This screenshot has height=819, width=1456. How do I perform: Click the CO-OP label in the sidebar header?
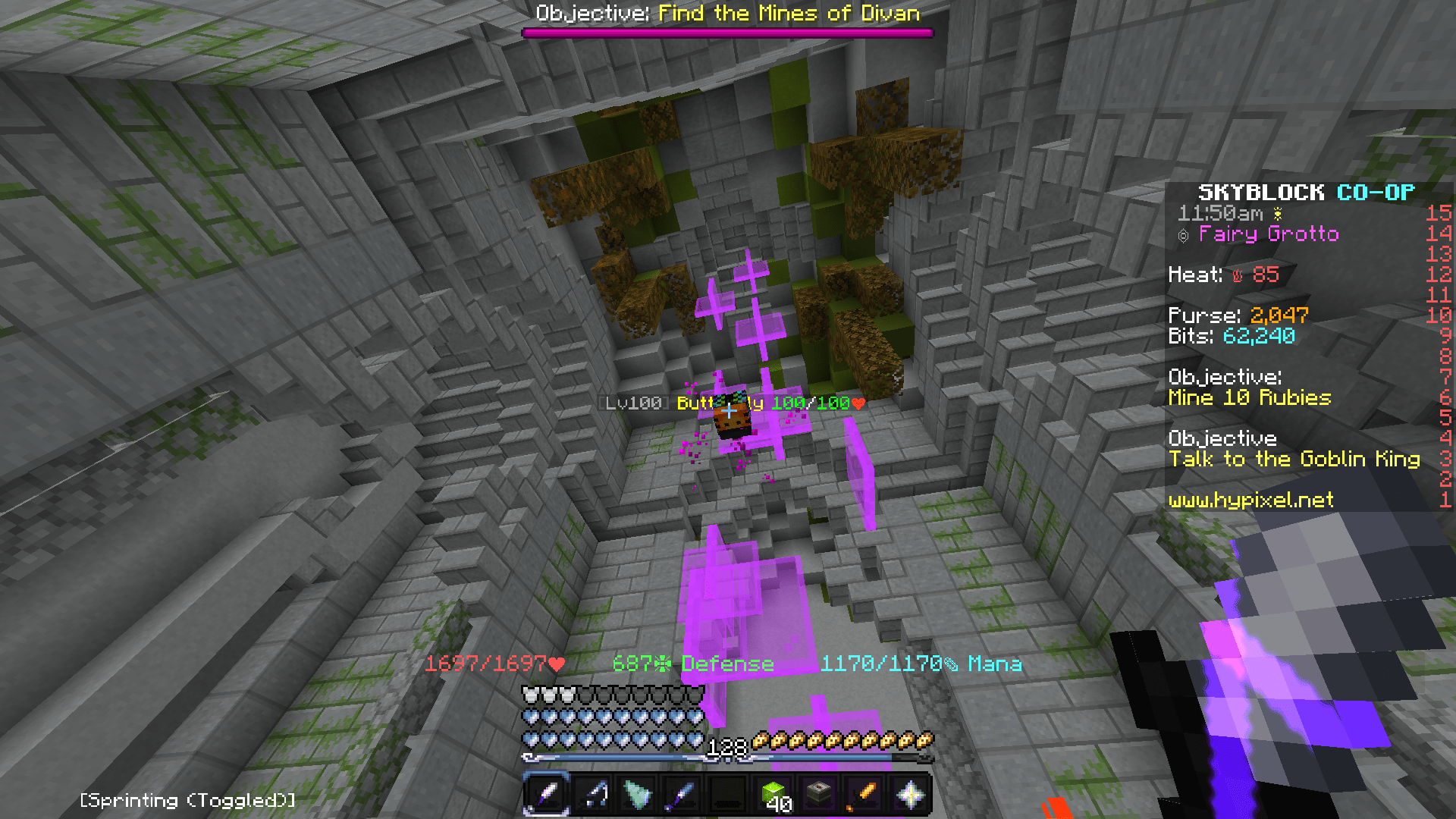point(1375,192)
